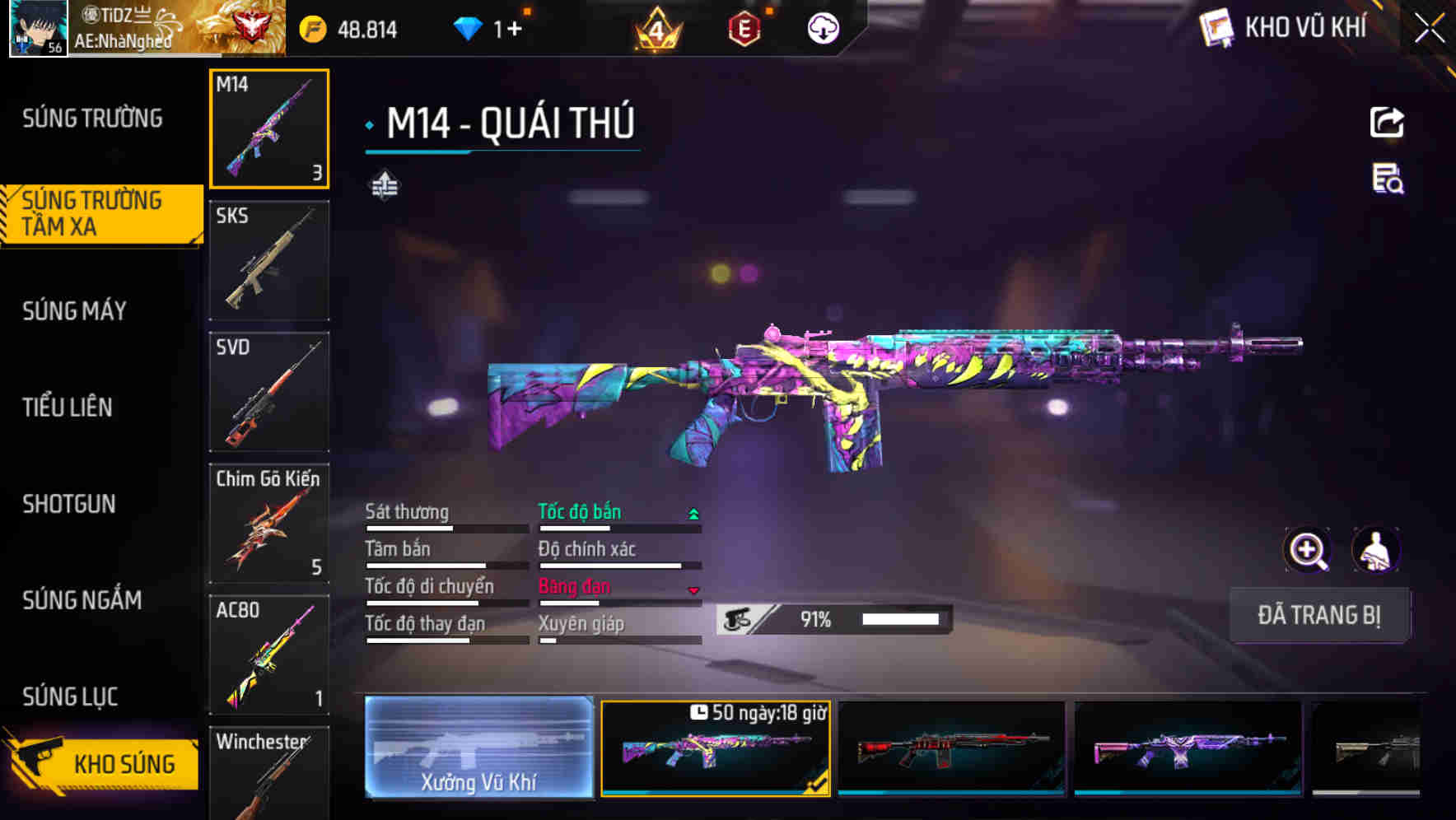Preview weapon on character icon
This screenshot has width=1456, height=820.
click(x=1376, y=550)
